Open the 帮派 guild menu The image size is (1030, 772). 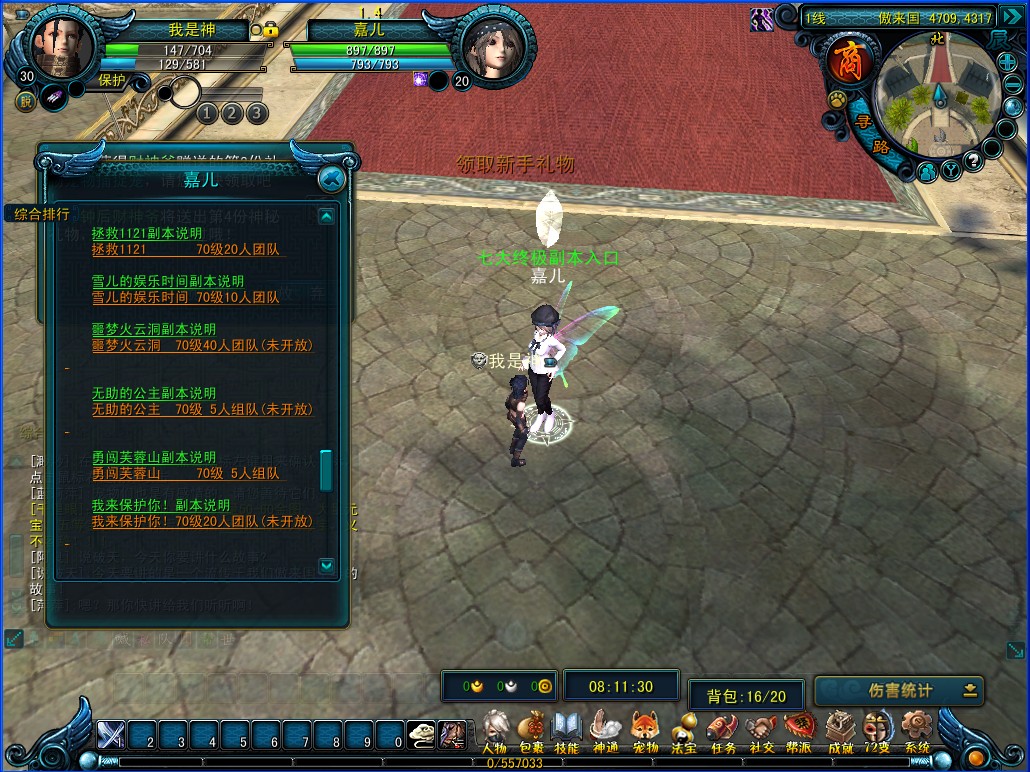[x=799, y=730]
